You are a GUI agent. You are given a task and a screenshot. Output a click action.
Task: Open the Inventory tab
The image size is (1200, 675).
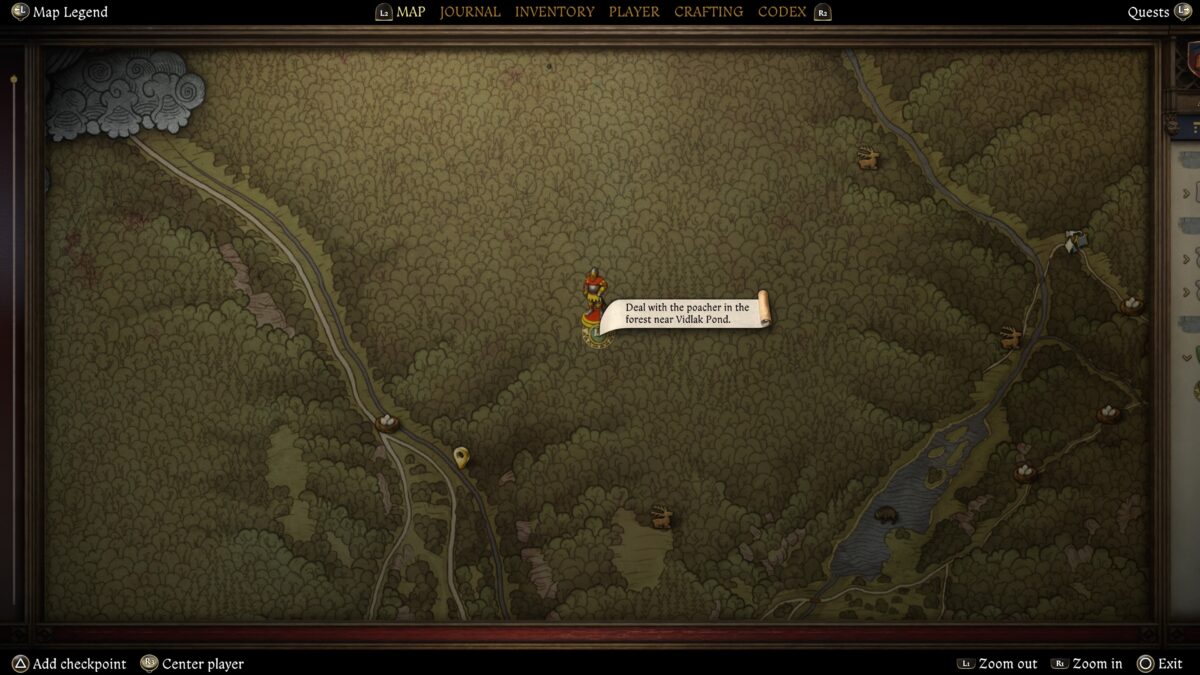[554, 12]
